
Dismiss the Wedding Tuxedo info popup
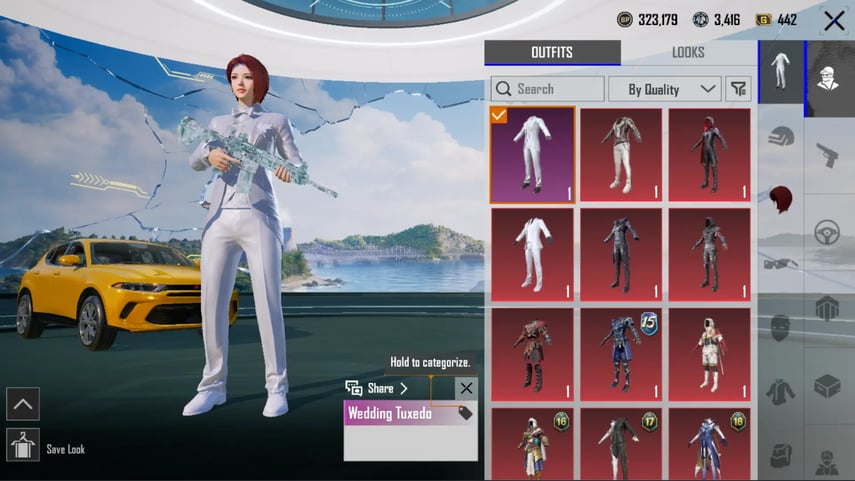tap(466, 388)
